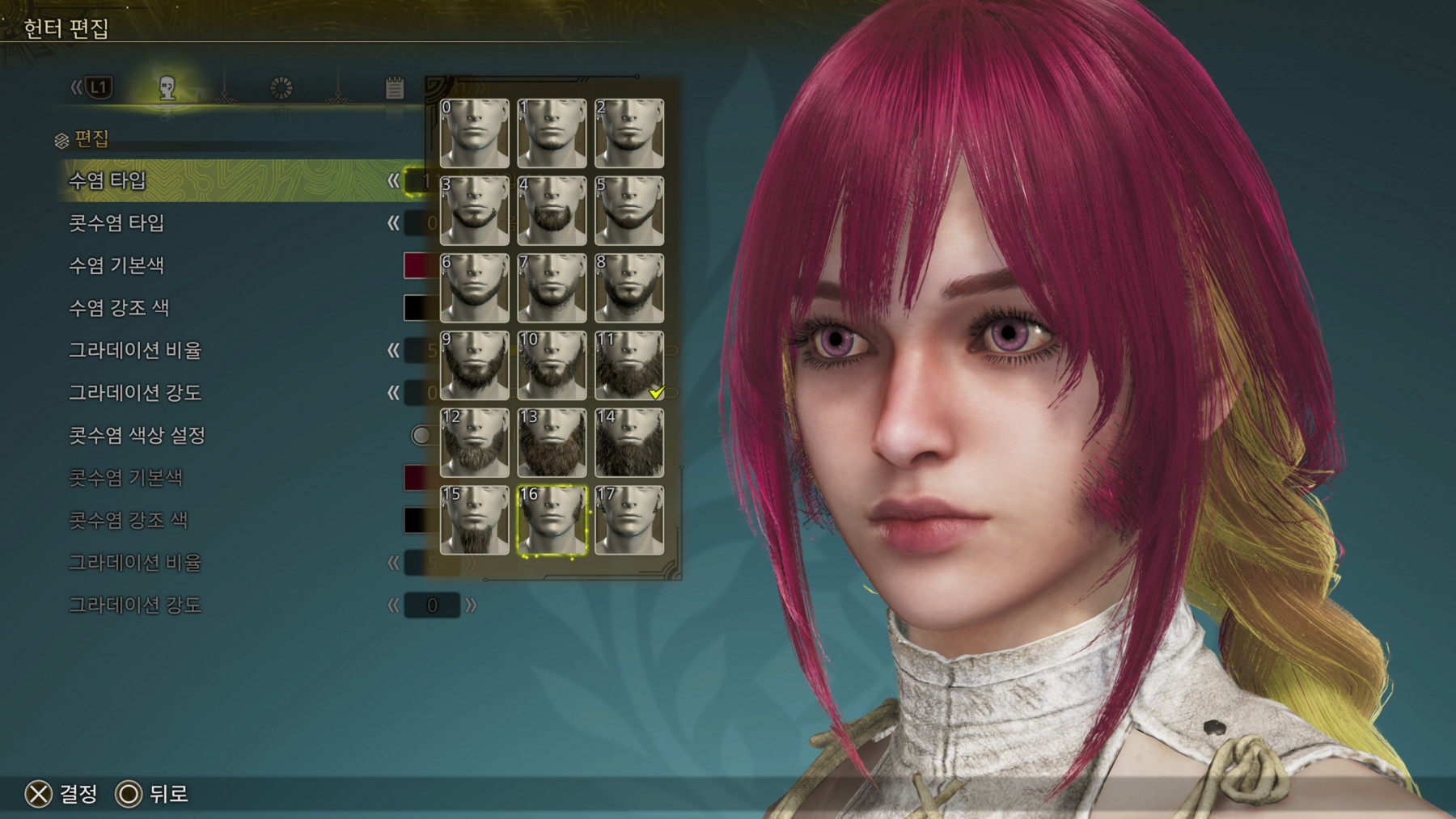Screen dimensions: 1456x819
Task: Pick the 수염 기본색 color swatch
Action: 418,265
